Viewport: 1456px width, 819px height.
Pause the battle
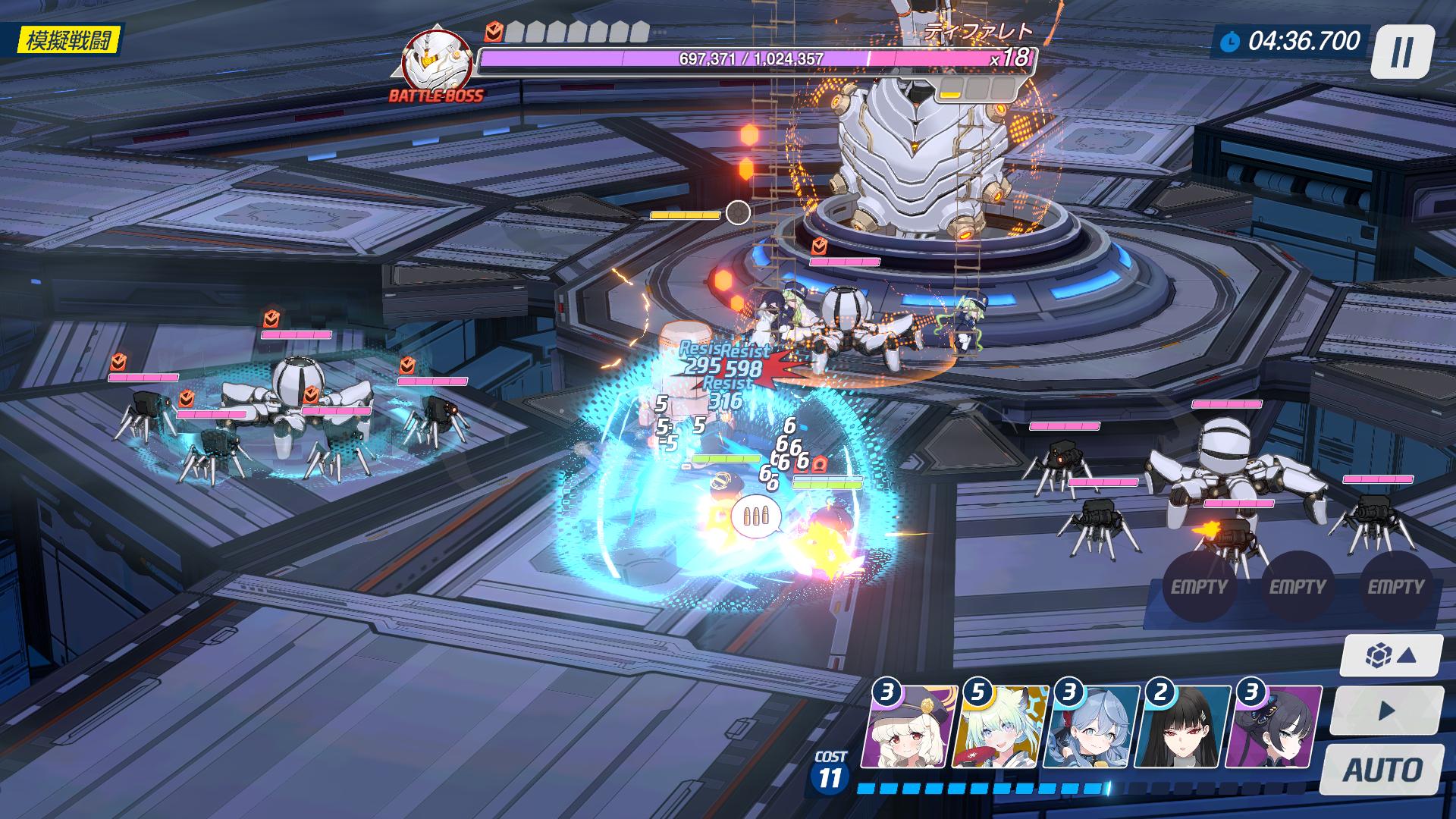tap(1402, 52)
